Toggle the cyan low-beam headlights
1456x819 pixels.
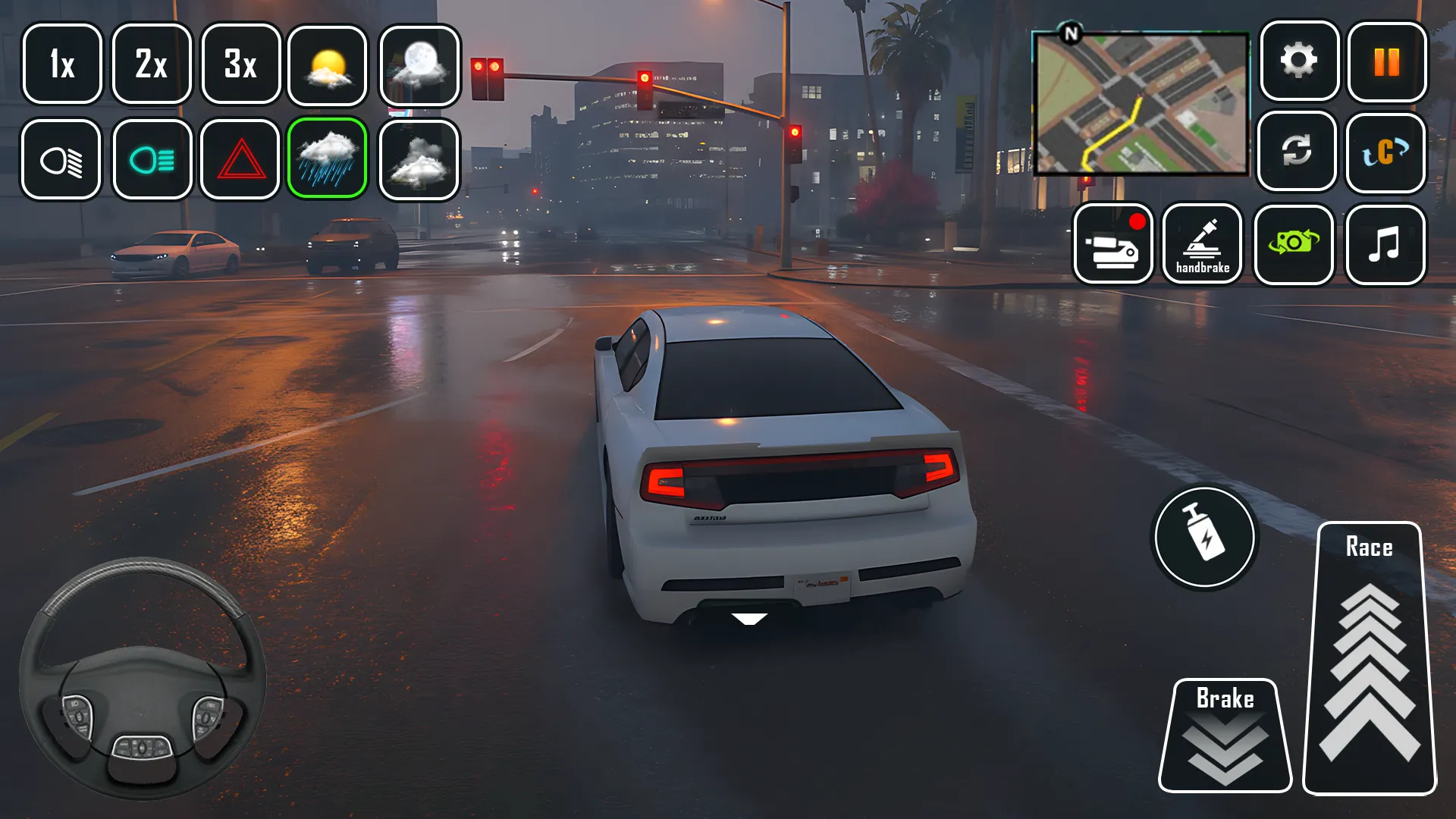point(152,160)
